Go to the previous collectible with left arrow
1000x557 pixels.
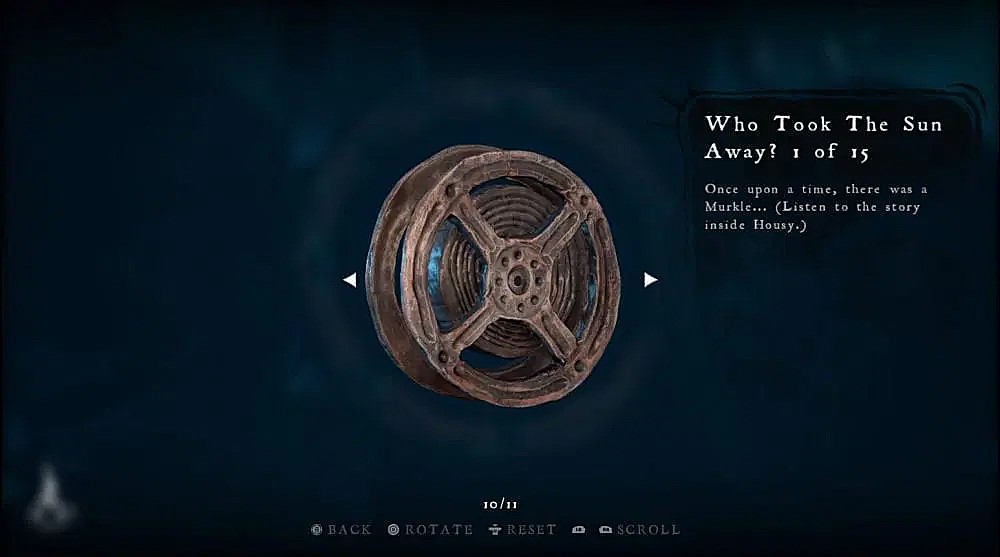pos(349,280)
